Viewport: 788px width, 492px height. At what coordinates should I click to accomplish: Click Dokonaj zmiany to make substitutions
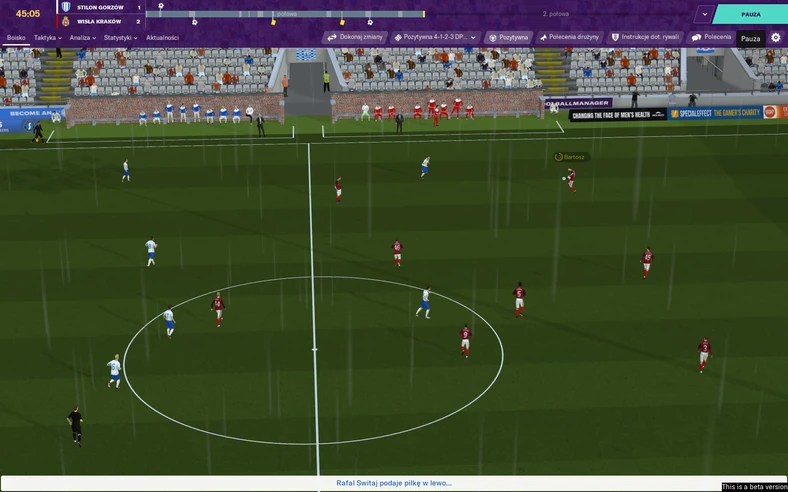tap(355, 37)
